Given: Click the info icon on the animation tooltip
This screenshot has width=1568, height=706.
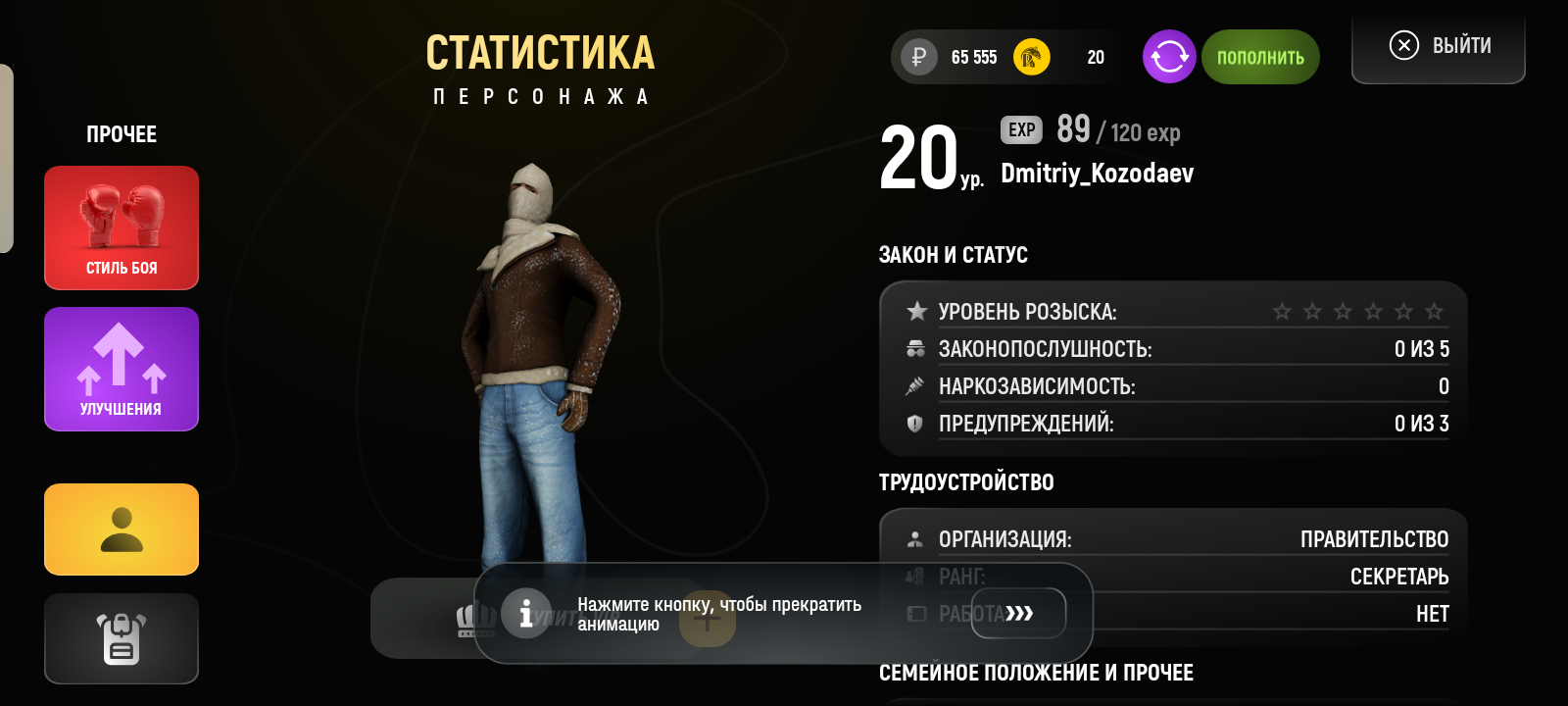Looking at the screenshot, I should (x=527, y=613).
